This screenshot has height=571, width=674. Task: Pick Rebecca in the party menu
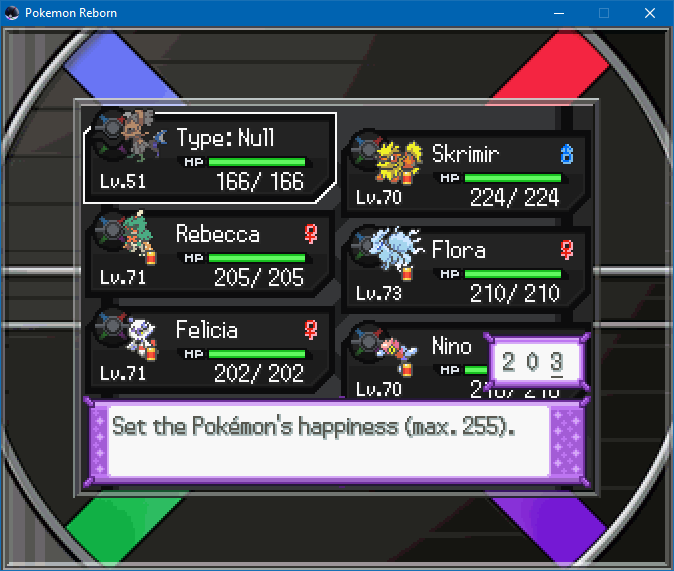coord(209,254)
